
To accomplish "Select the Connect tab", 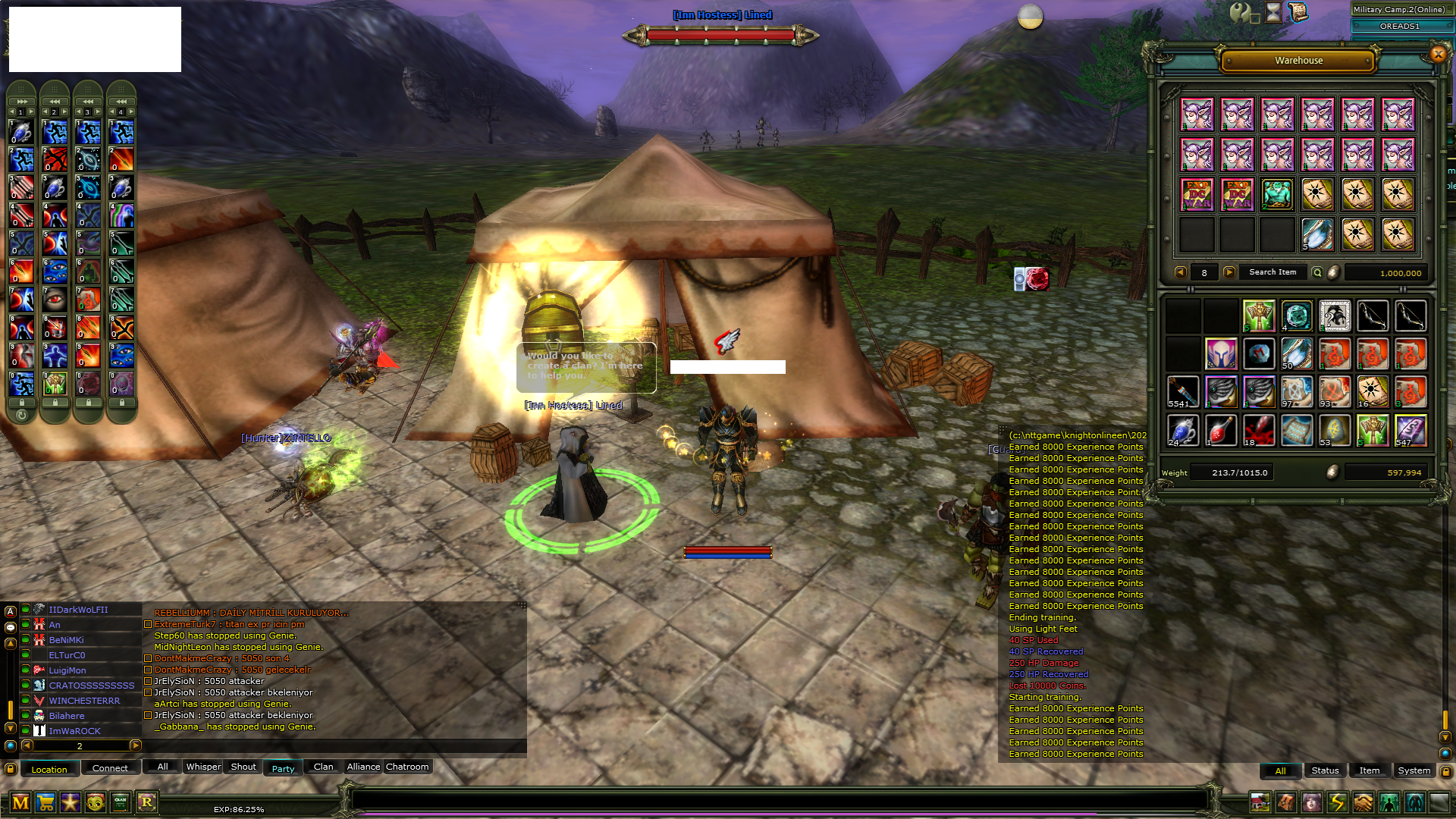I will pos(110,768).
